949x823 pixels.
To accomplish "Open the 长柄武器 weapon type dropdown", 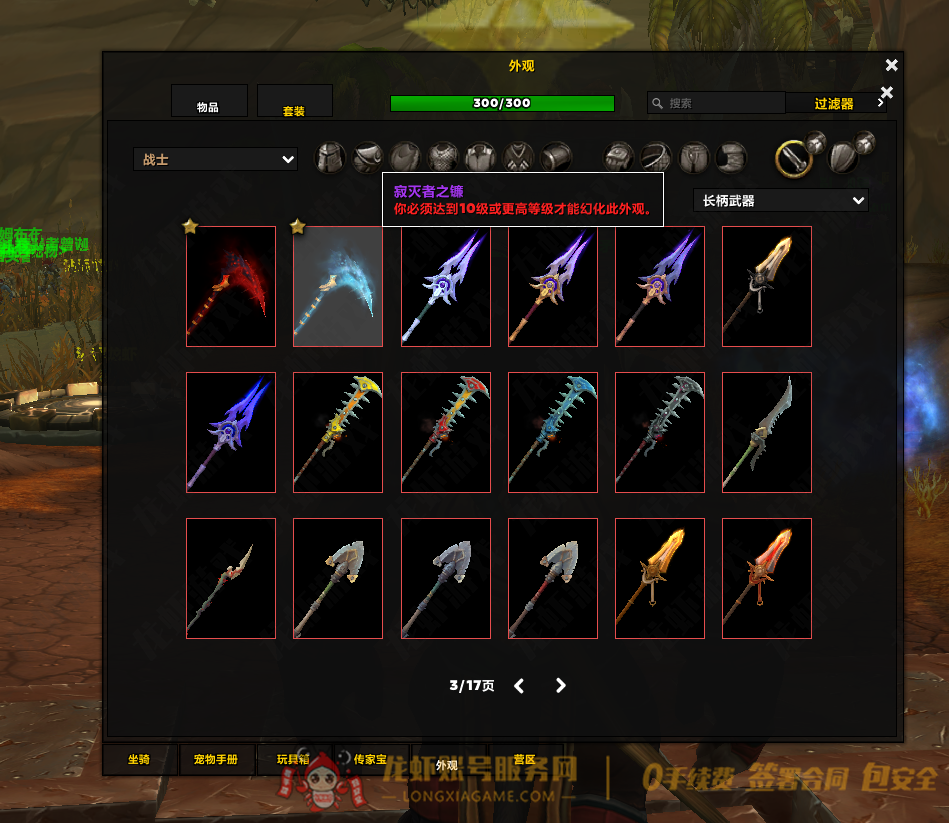I will pos(780,201).
